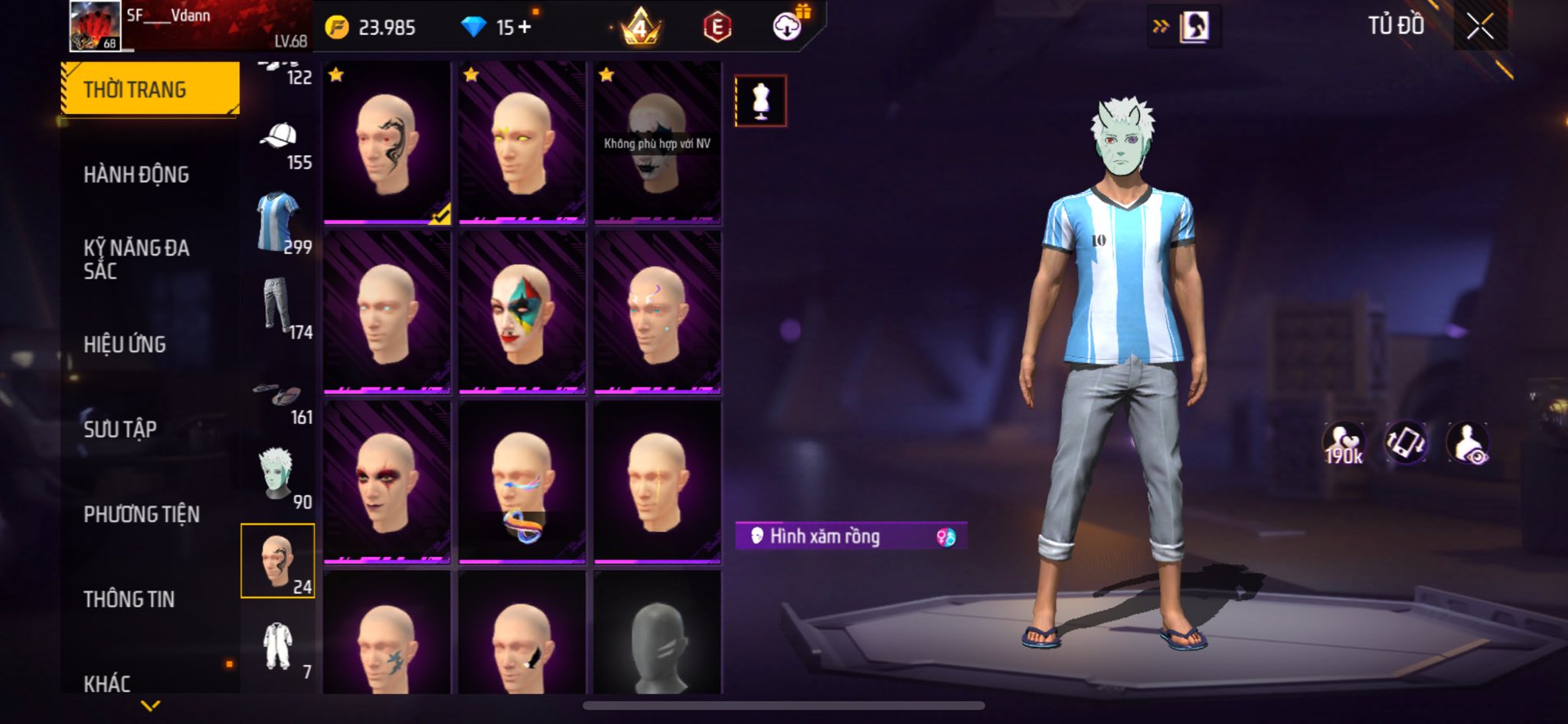Open the Thời Trang category
Viewport: 1568px width, 724px height.
(150, 90)
